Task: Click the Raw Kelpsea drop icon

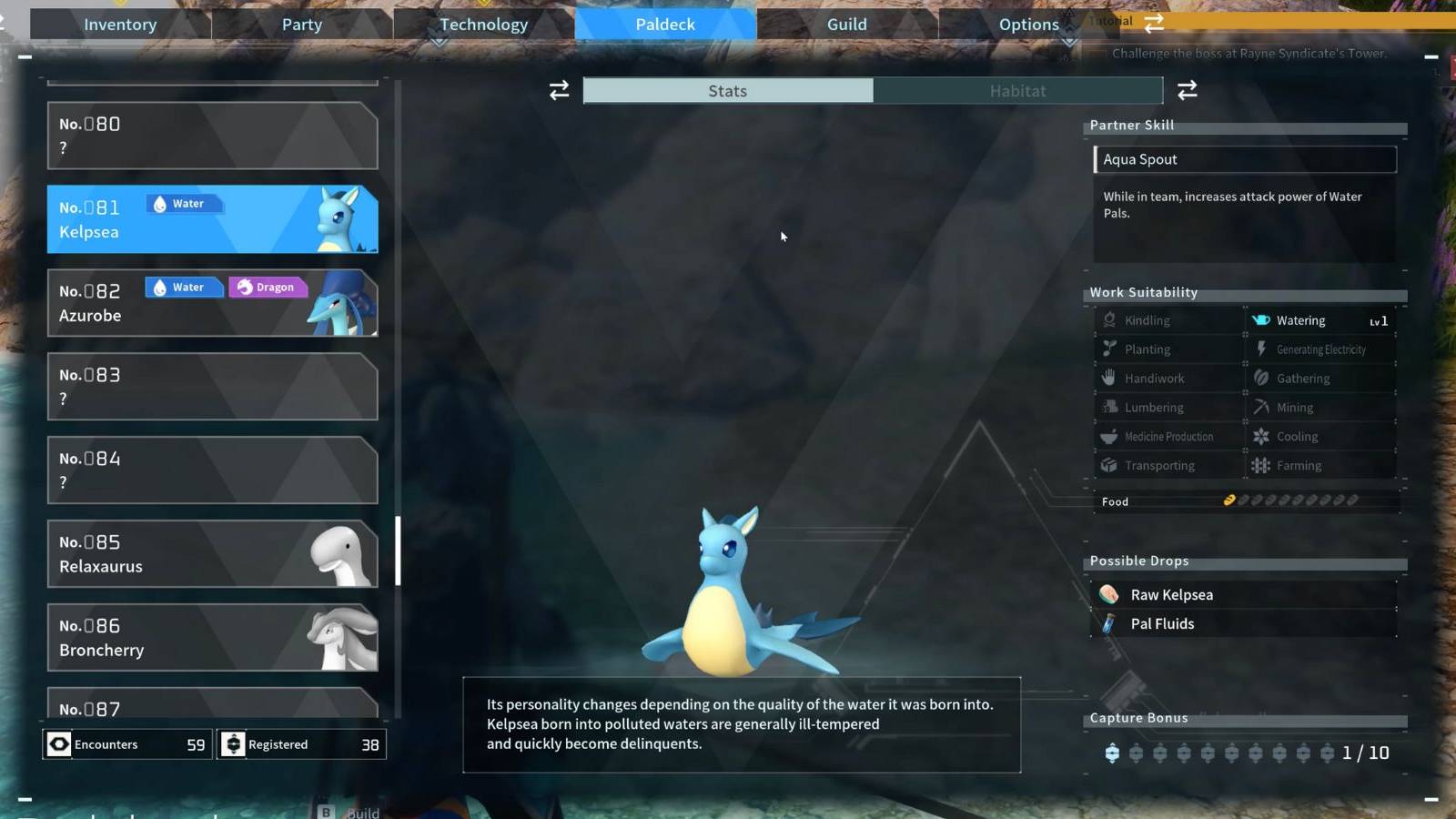Action: [x=1107, y=593]
